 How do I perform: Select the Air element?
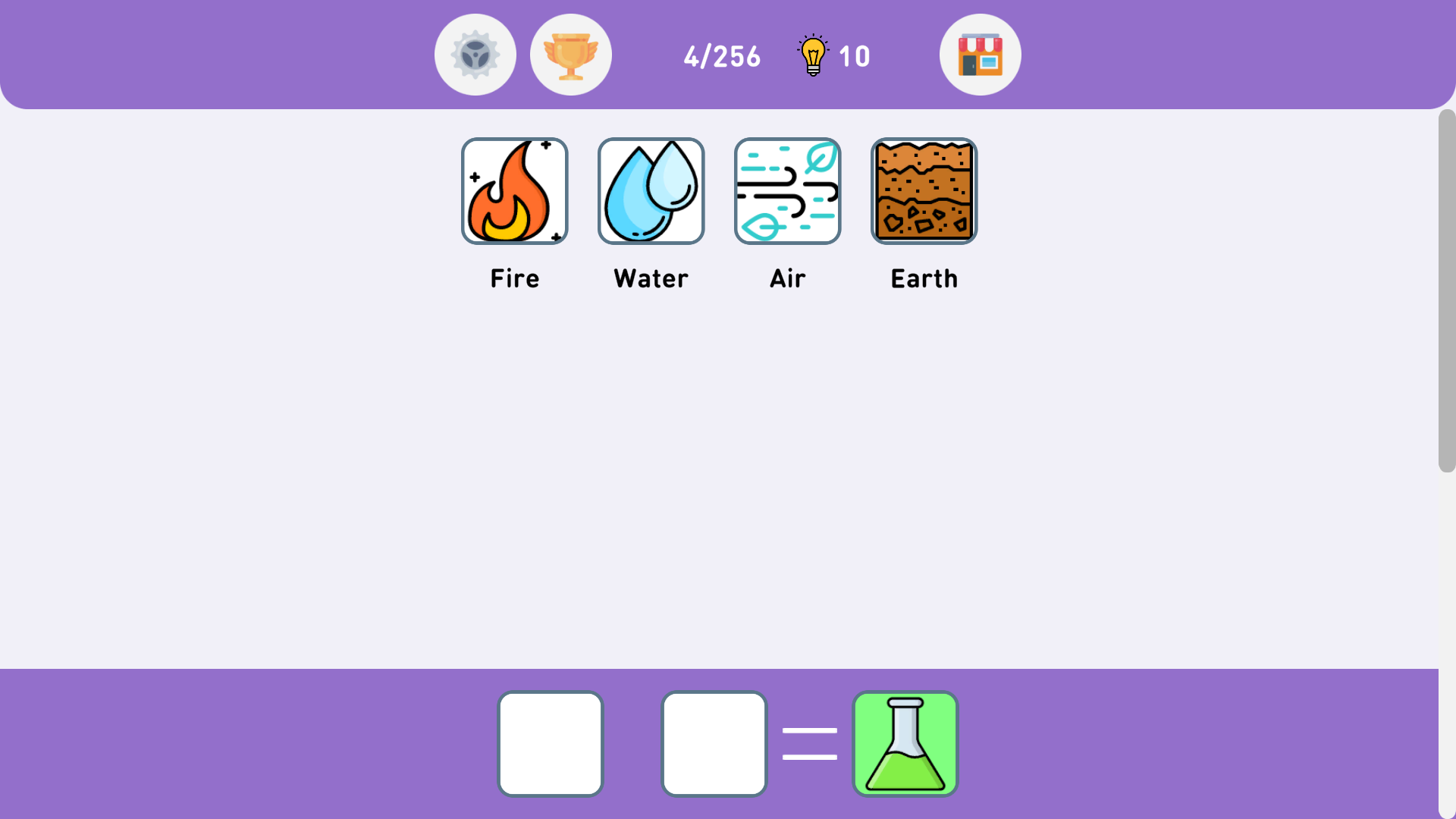click(x=787, y=190)
